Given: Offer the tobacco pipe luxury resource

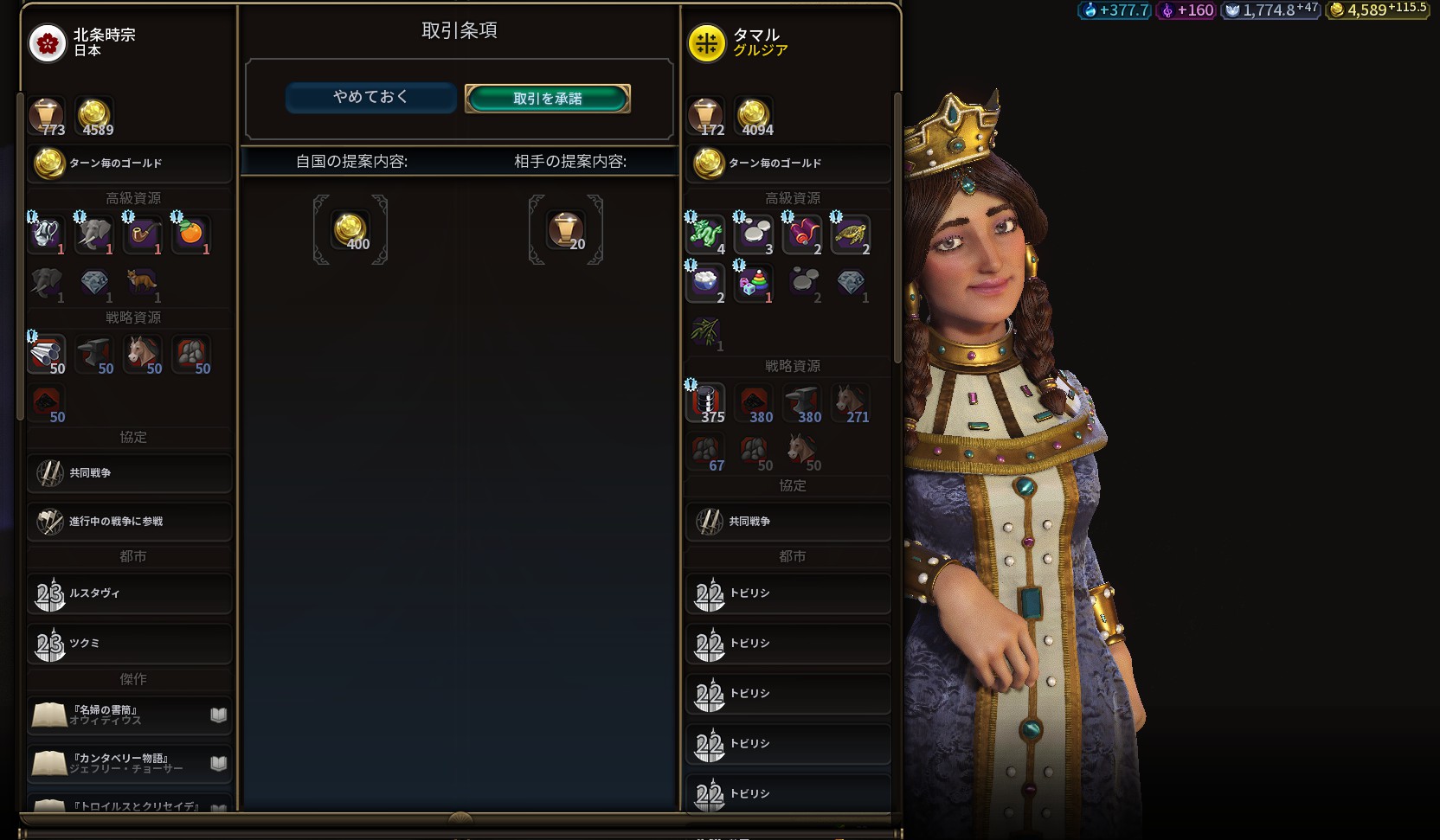Looking at the screenshot, I should [x=144, y=234].
